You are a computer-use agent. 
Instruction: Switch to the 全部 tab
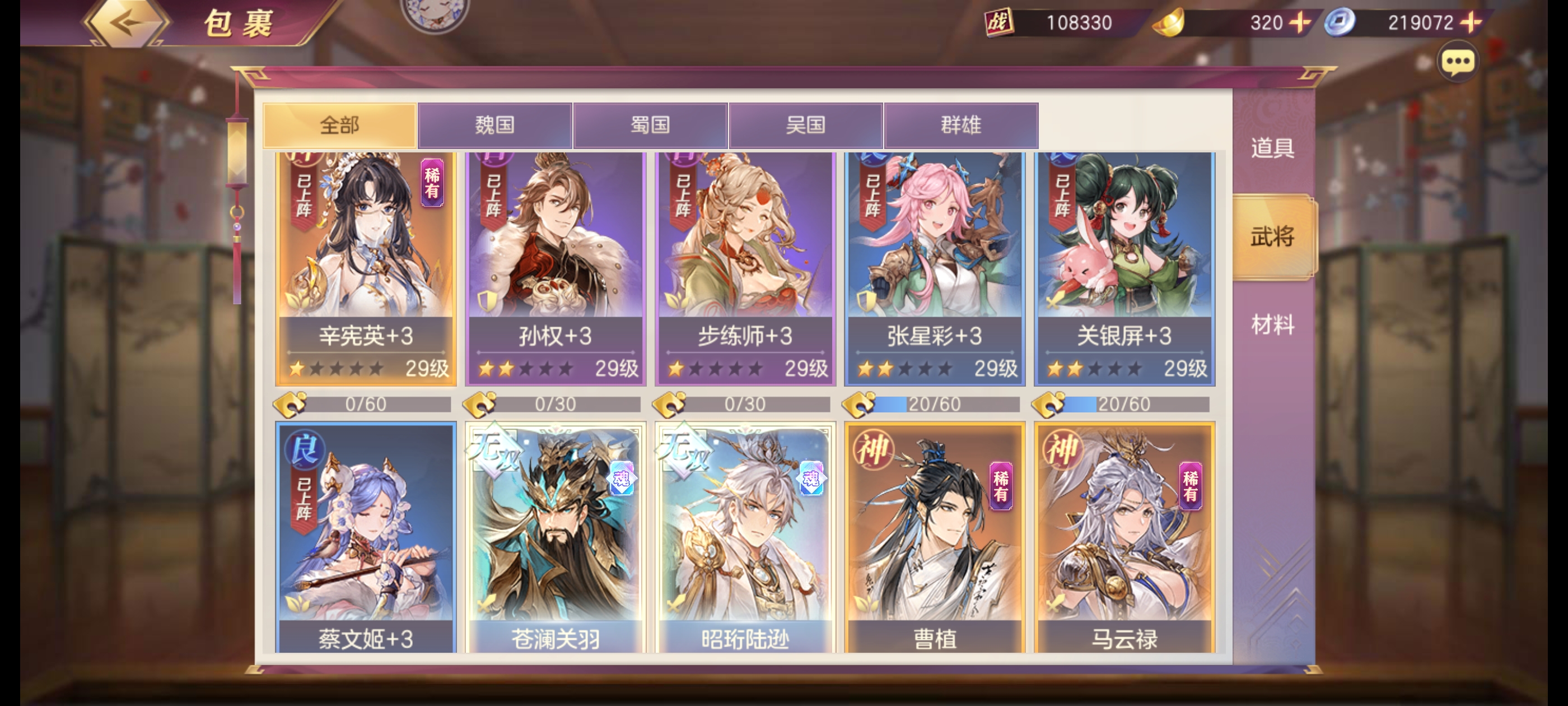[340, 126]
